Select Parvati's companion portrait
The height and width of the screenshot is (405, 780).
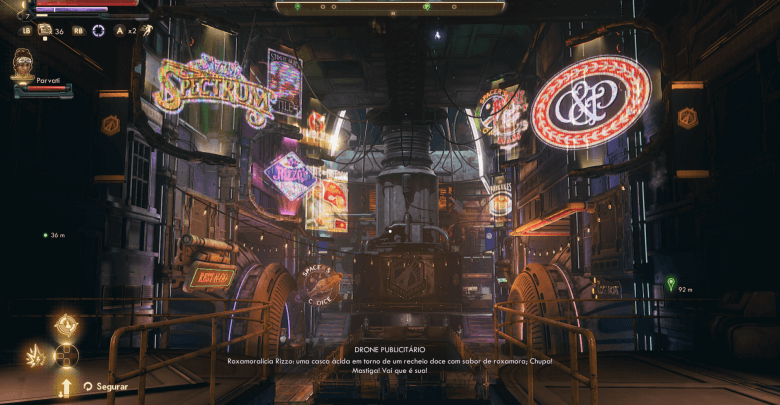tap(24, 61)
